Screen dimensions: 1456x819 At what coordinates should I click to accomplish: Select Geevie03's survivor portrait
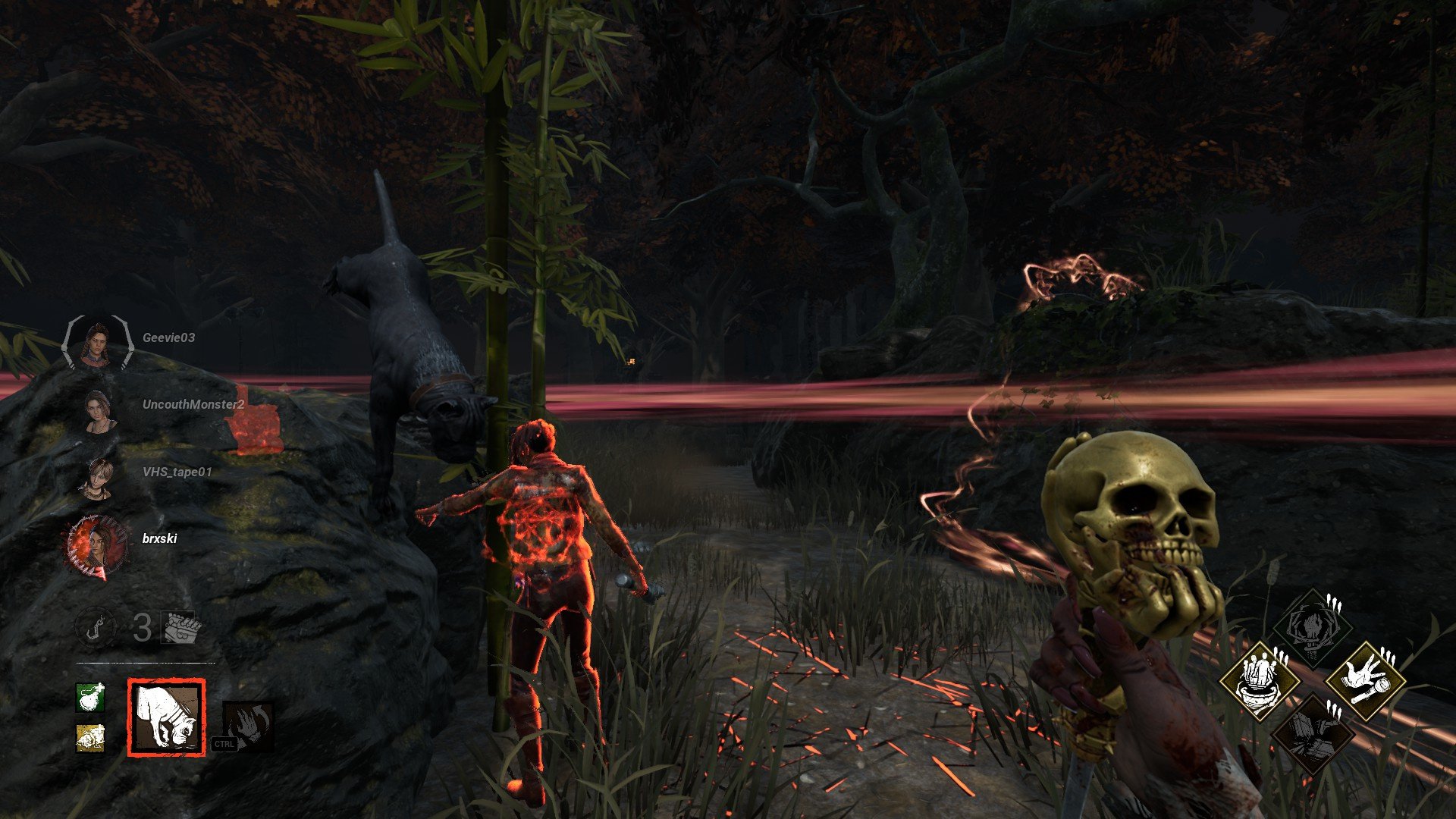coord(98,344)
